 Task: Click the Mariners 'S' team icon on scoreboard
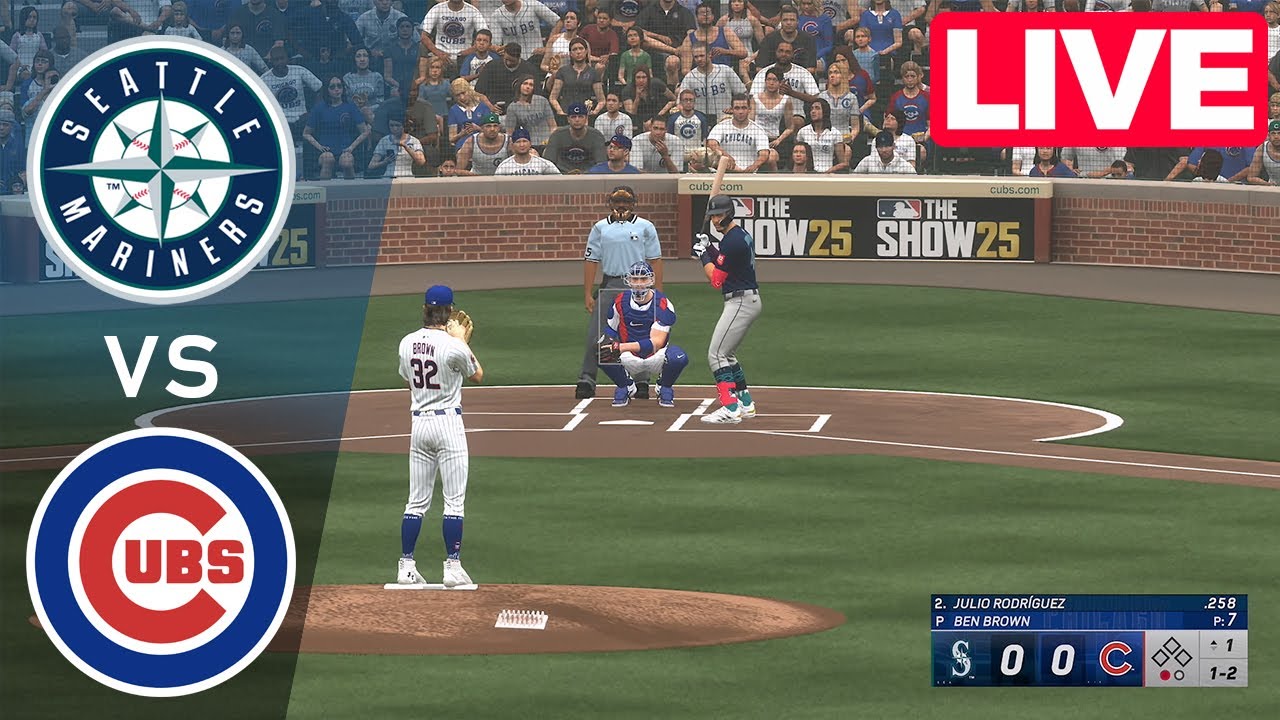[961, 660]
